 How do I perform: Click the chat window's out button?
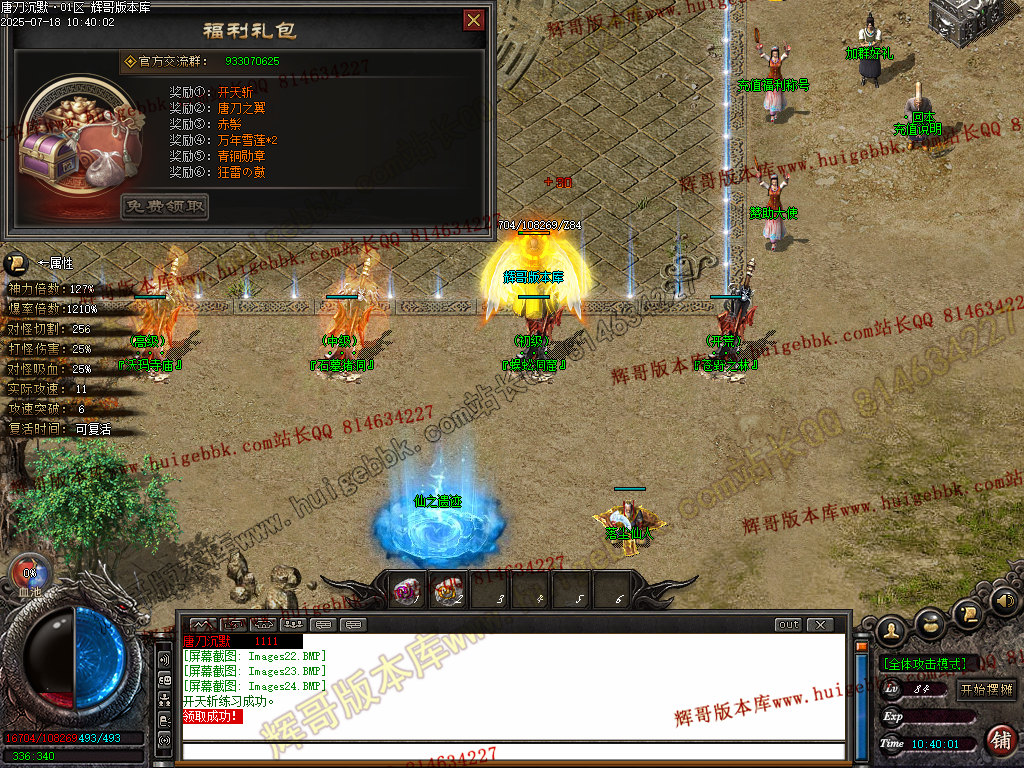click(789, 625)
